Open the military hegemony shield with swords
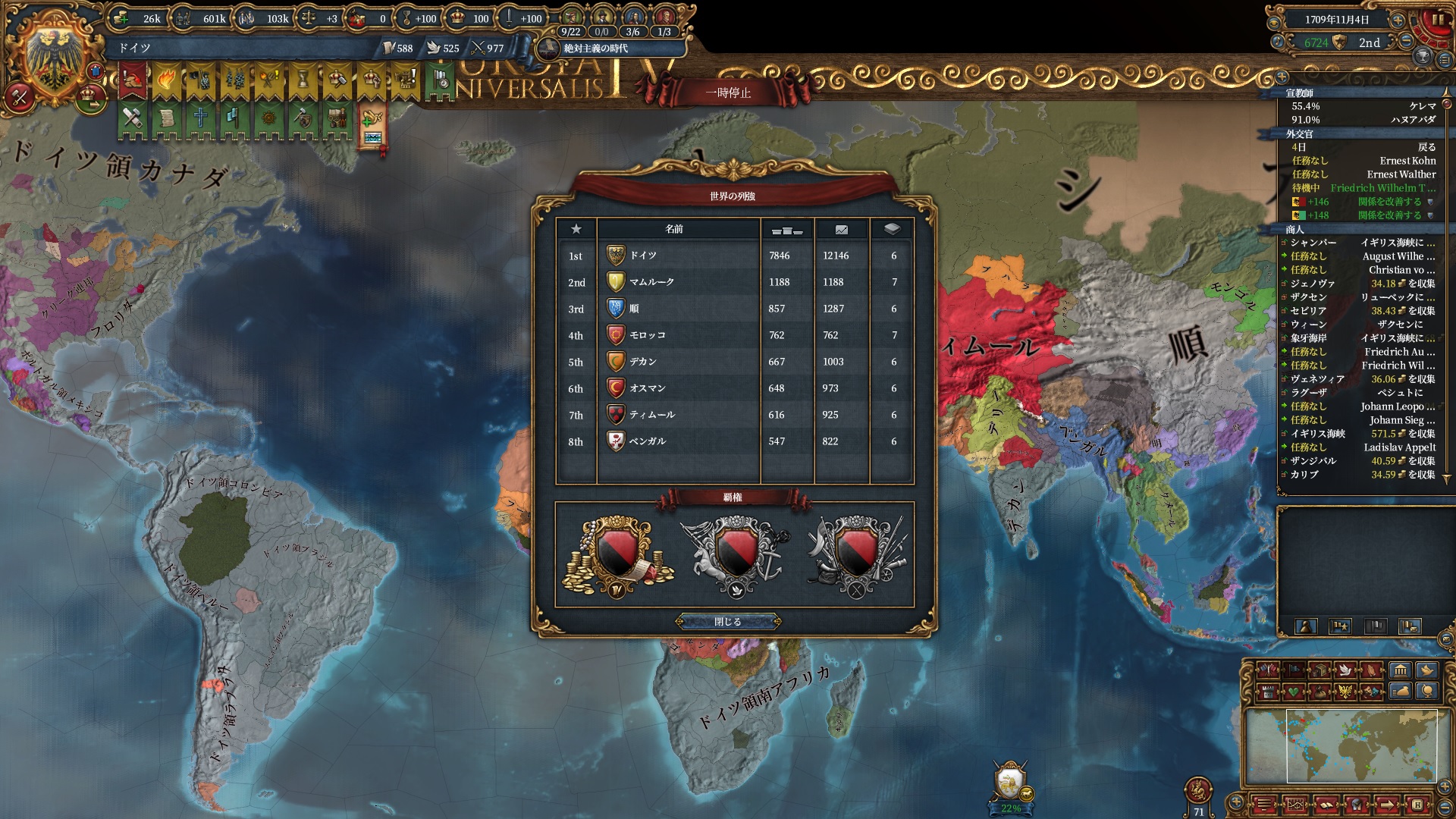 pyautogui.click(x=855, y=554)
